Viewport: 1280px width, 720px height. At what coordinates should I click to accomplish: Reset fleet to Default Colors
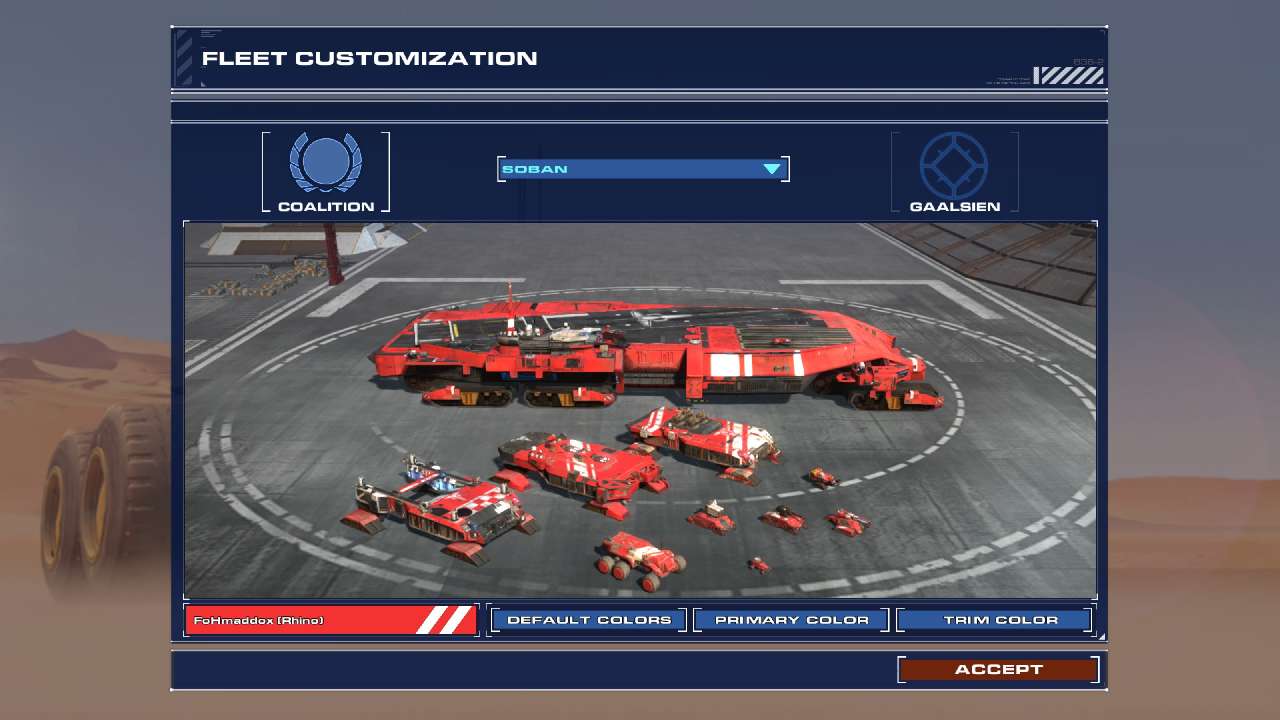(x=589, y=620)
